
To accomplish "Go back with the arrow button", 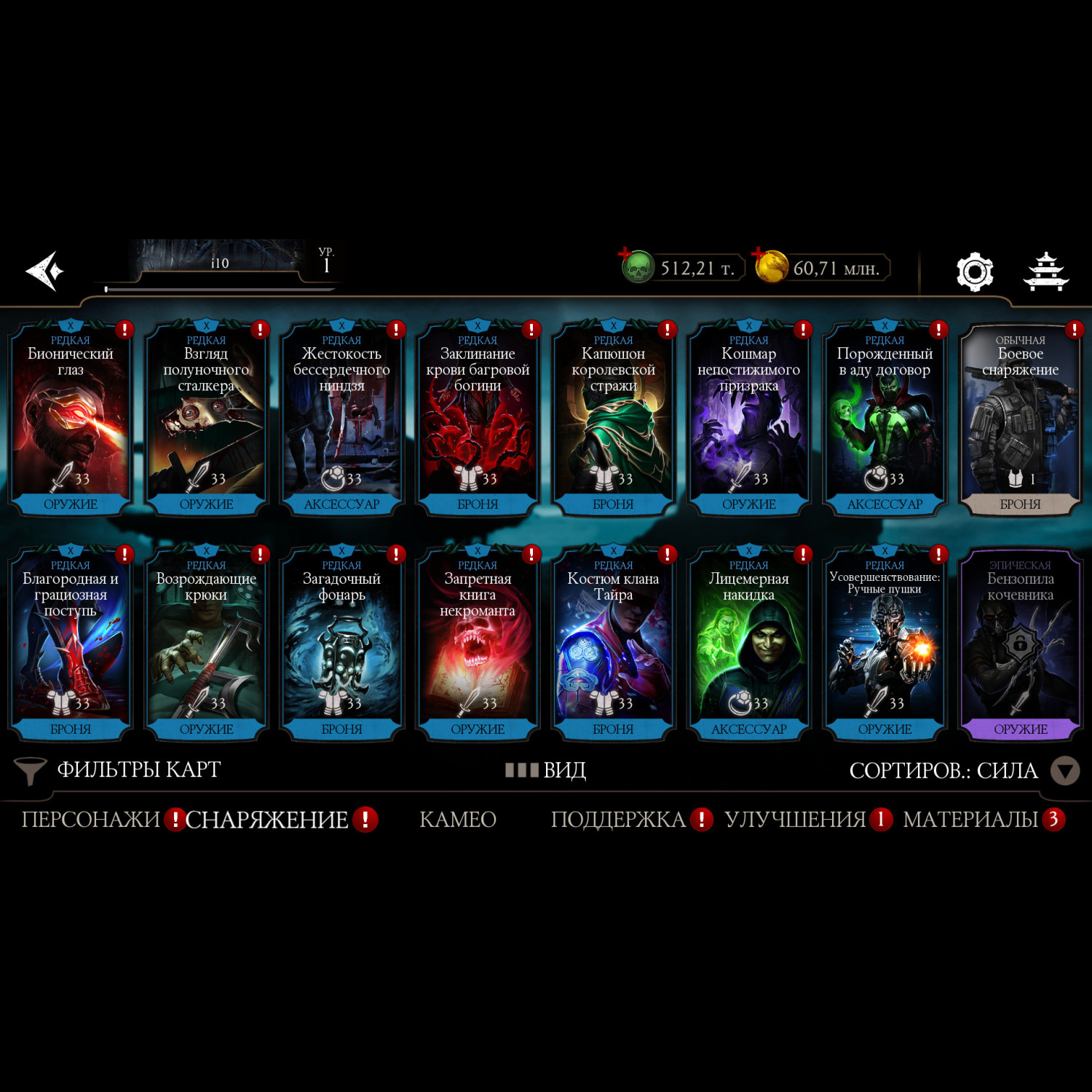I will pyautogui.click(x=45, y=271).
